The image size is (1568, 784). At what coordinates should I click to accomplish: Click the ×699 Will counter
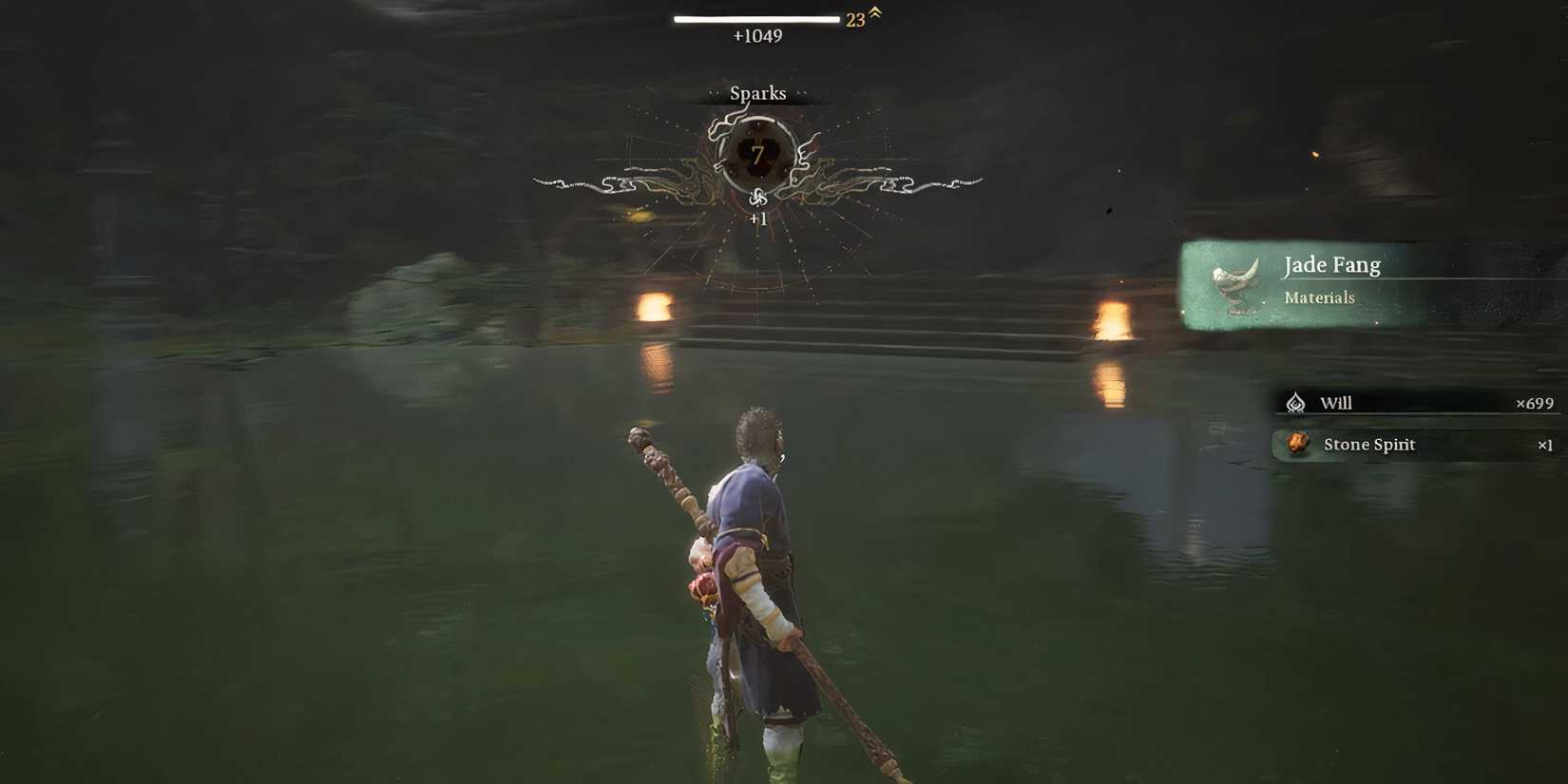[x=1539, y=403]
